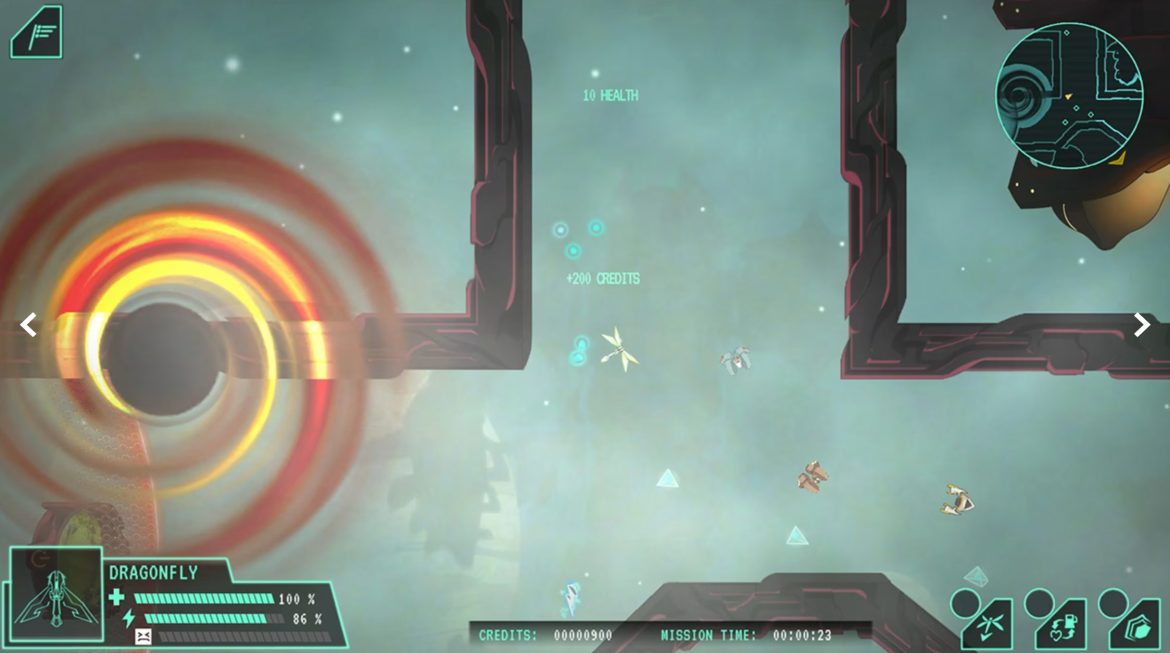Go to the previous screenshot with left arrow
This screenshot has height=653, width=1170.
tap(29, 324)
